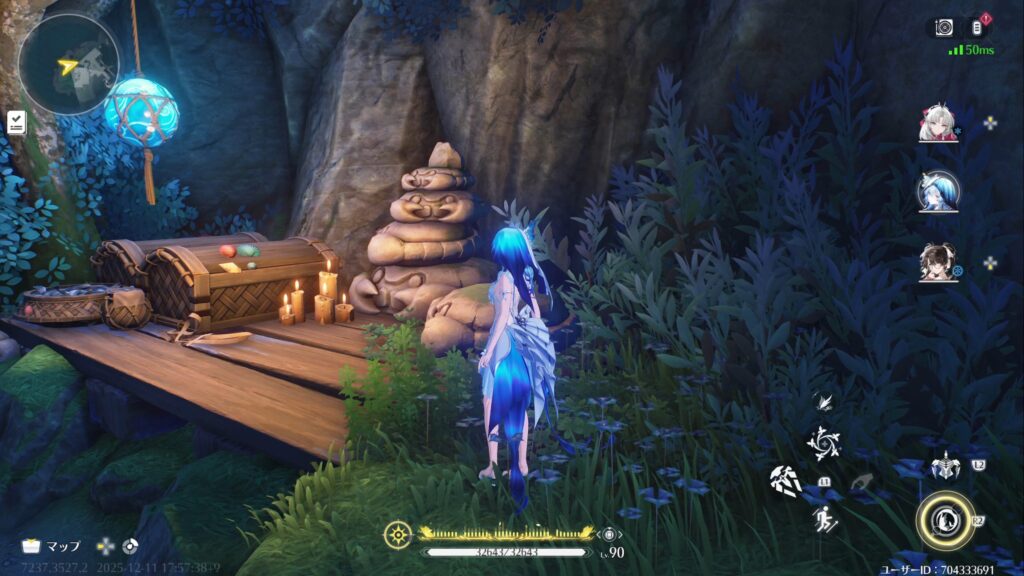Activate the swirling petals skill icon
Screen dimensions: 1024x576
(x=825, y=443)
